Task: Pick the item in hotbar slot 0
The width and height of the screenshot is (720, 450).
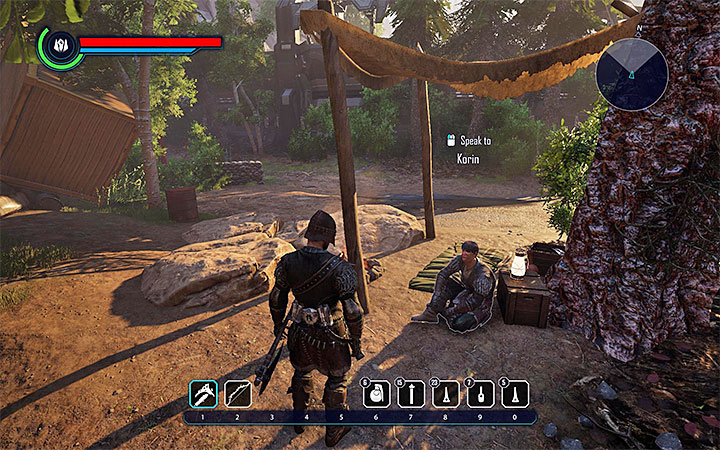Action: 515,394
